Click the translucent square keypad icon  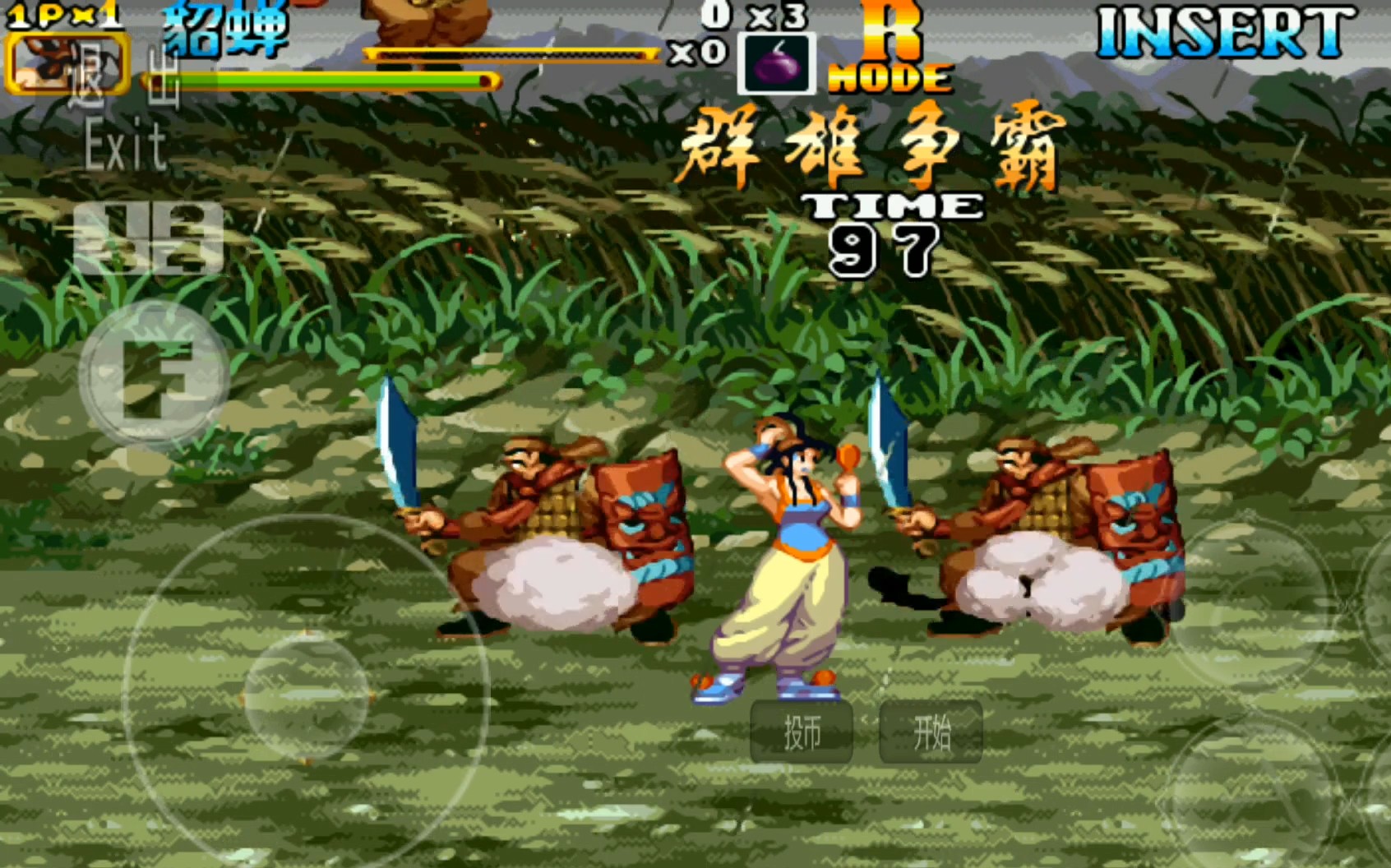[148, 238]
